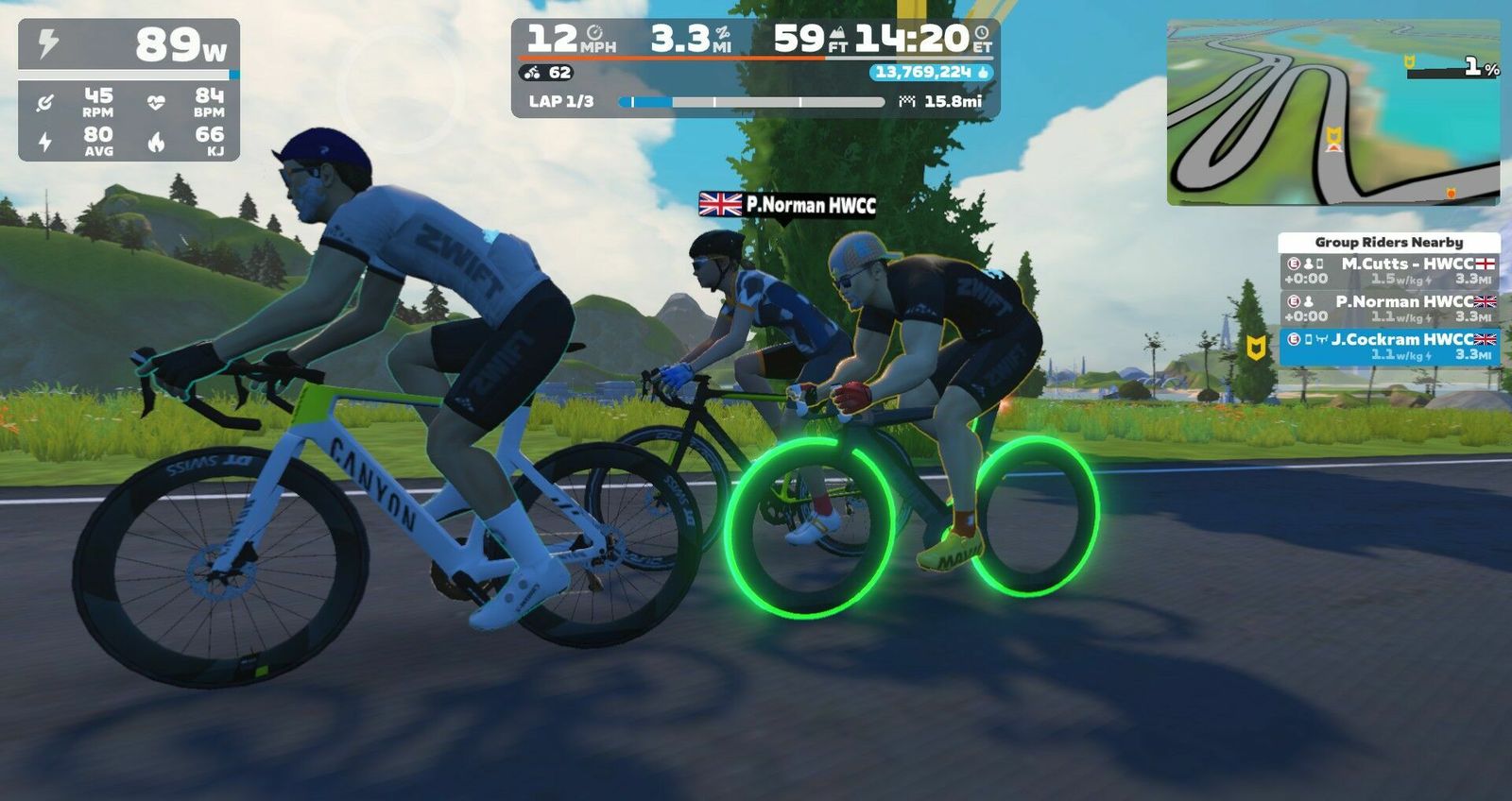Click the lap progress bar

tap(751, 101)
